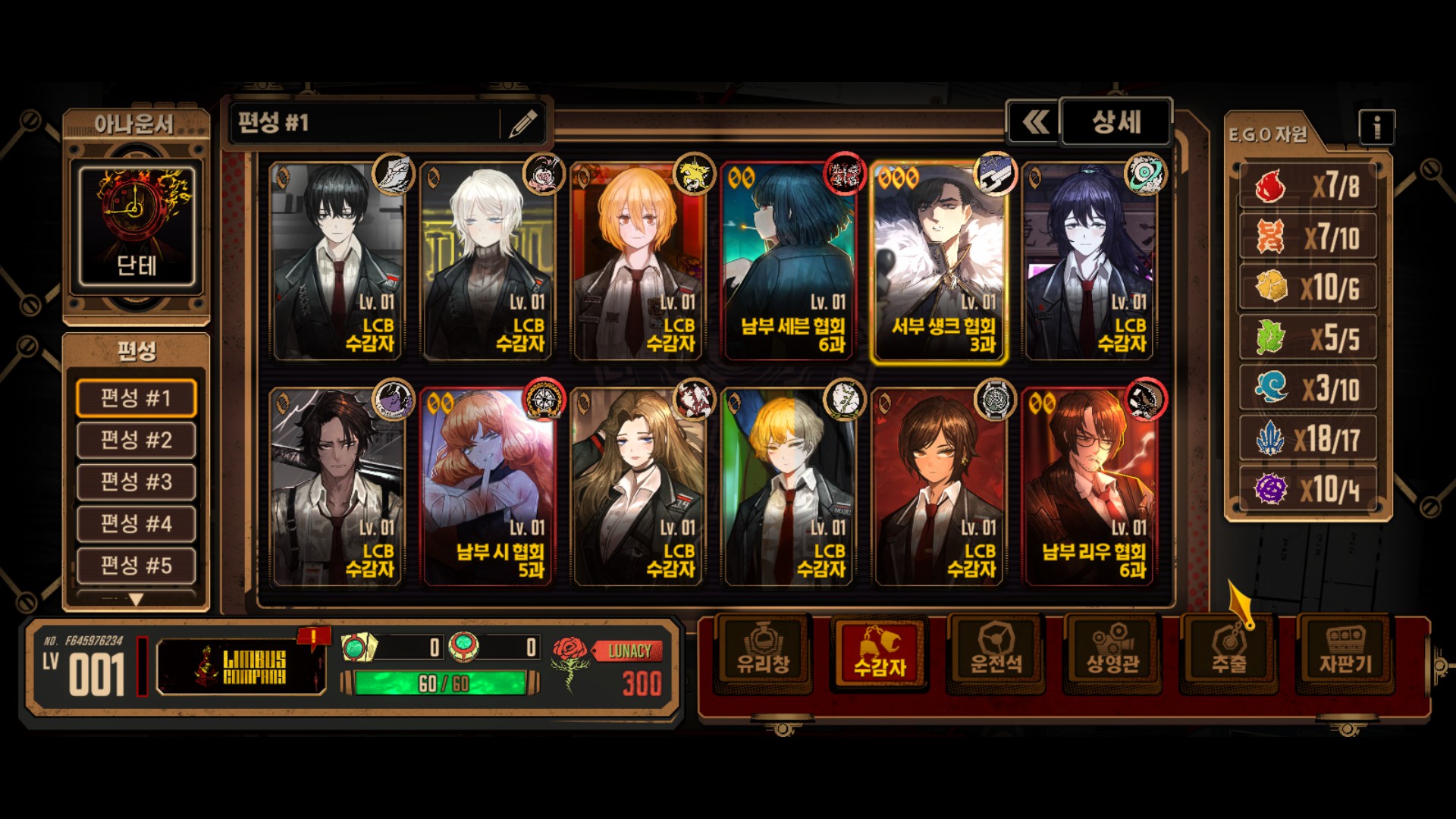The width and height of the screenshot is (1456, 819).
Task: Select the 남부 세븐 협회 6과 card
Action: (789, 262)
